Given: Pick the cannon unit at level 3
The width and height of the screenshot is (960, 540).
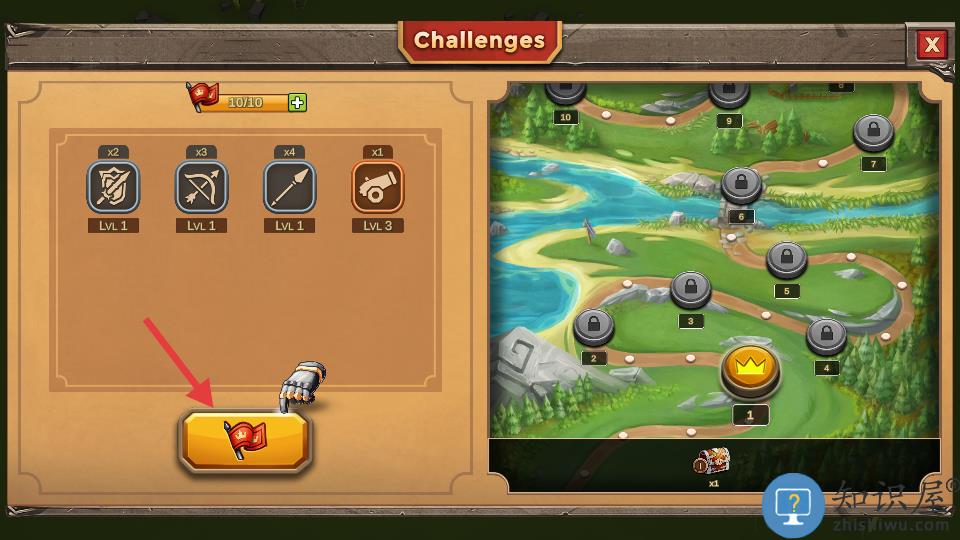Looking at the screenshot, I should point(377,187).
